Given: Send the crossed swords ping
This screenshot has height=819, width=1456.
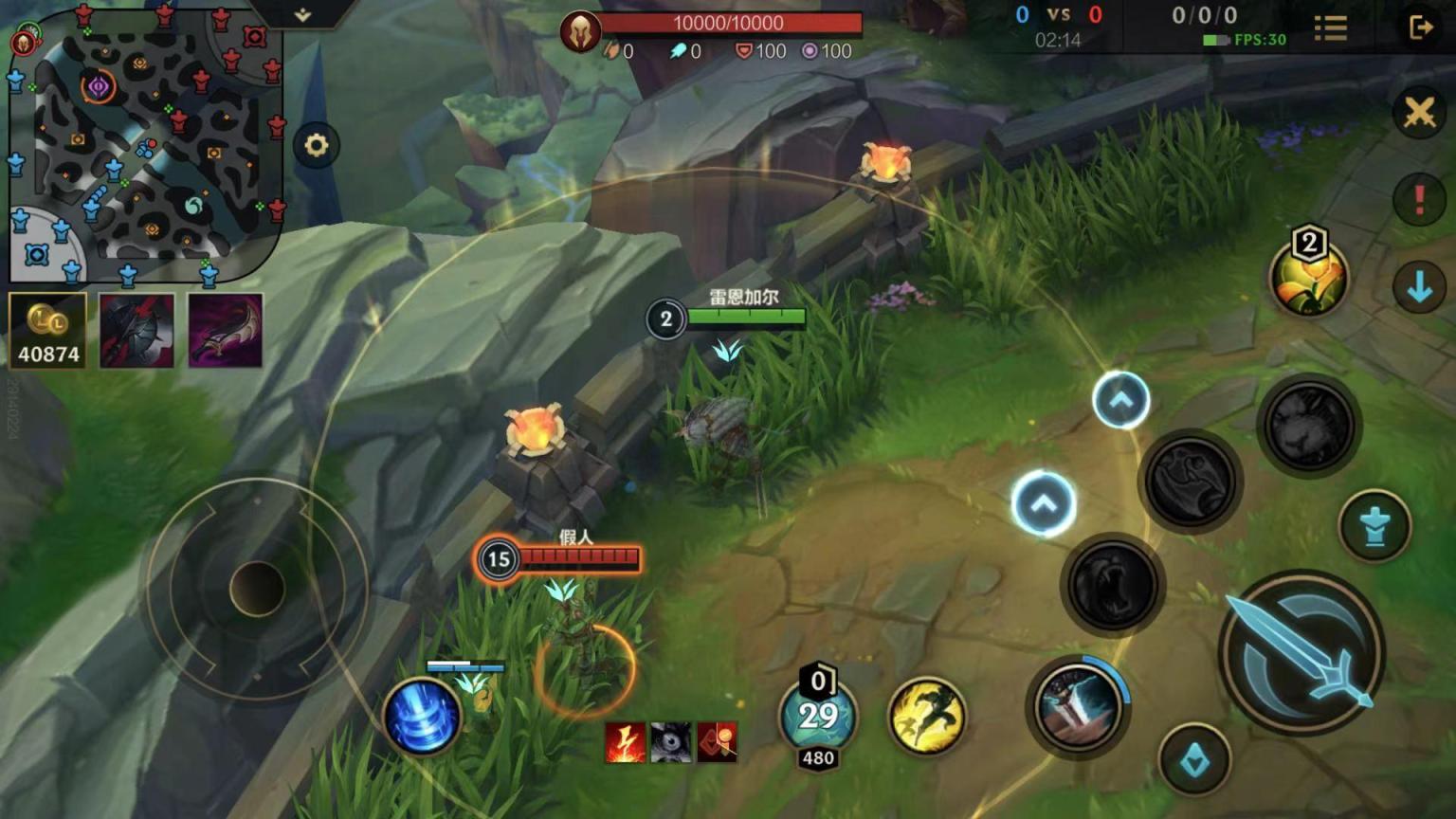Looking at the screenshot, I should (1419, 113).
